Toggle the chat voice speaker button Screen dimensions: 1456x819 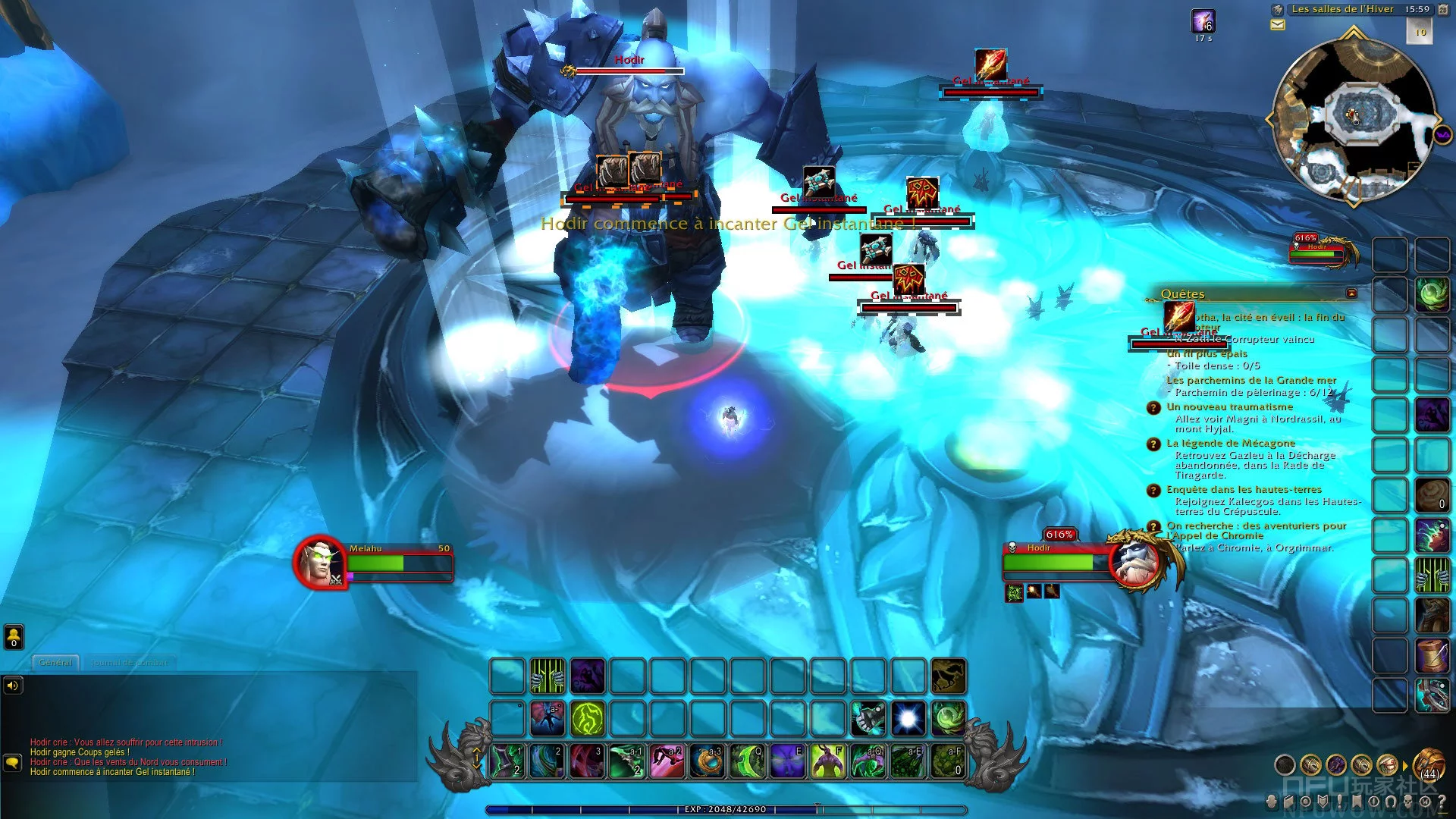pyautogui.click(x=13, y=686)
